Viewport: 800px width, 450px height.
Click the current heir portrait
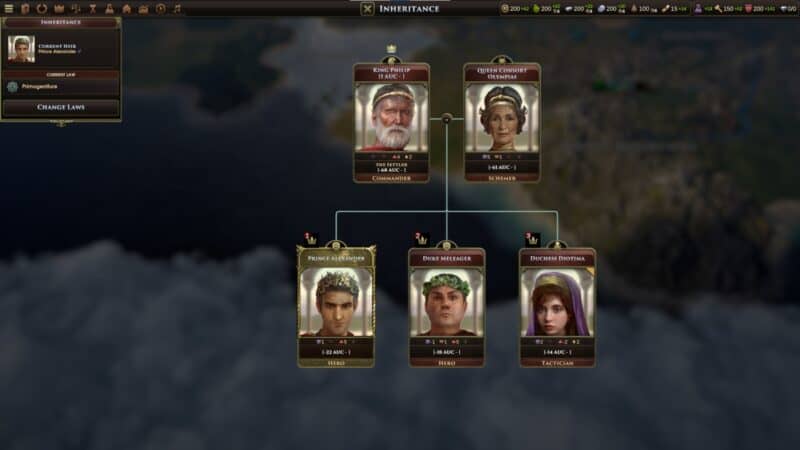21,48
